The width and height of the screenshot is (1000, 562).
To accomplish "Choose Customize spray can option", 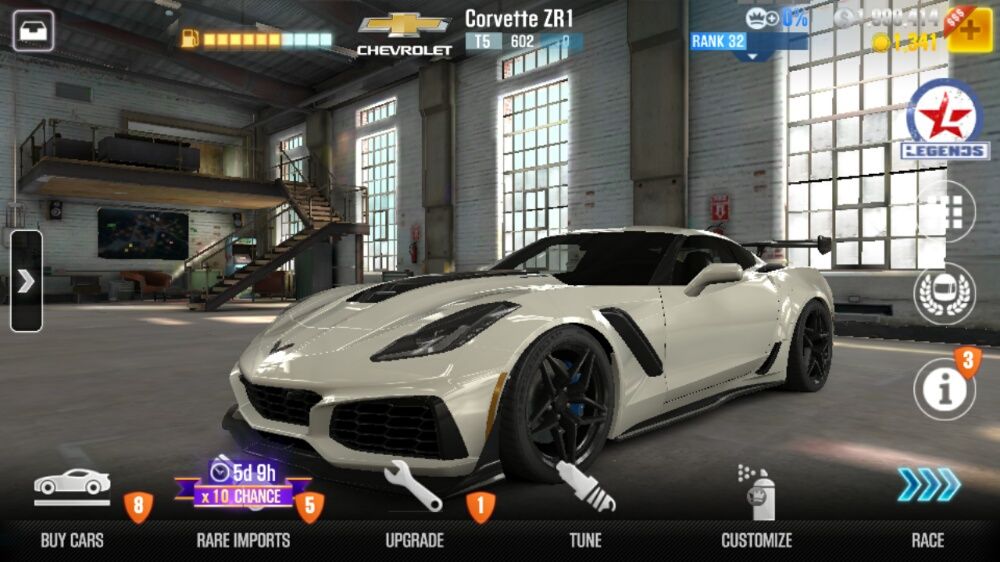I will pos(757,505).
